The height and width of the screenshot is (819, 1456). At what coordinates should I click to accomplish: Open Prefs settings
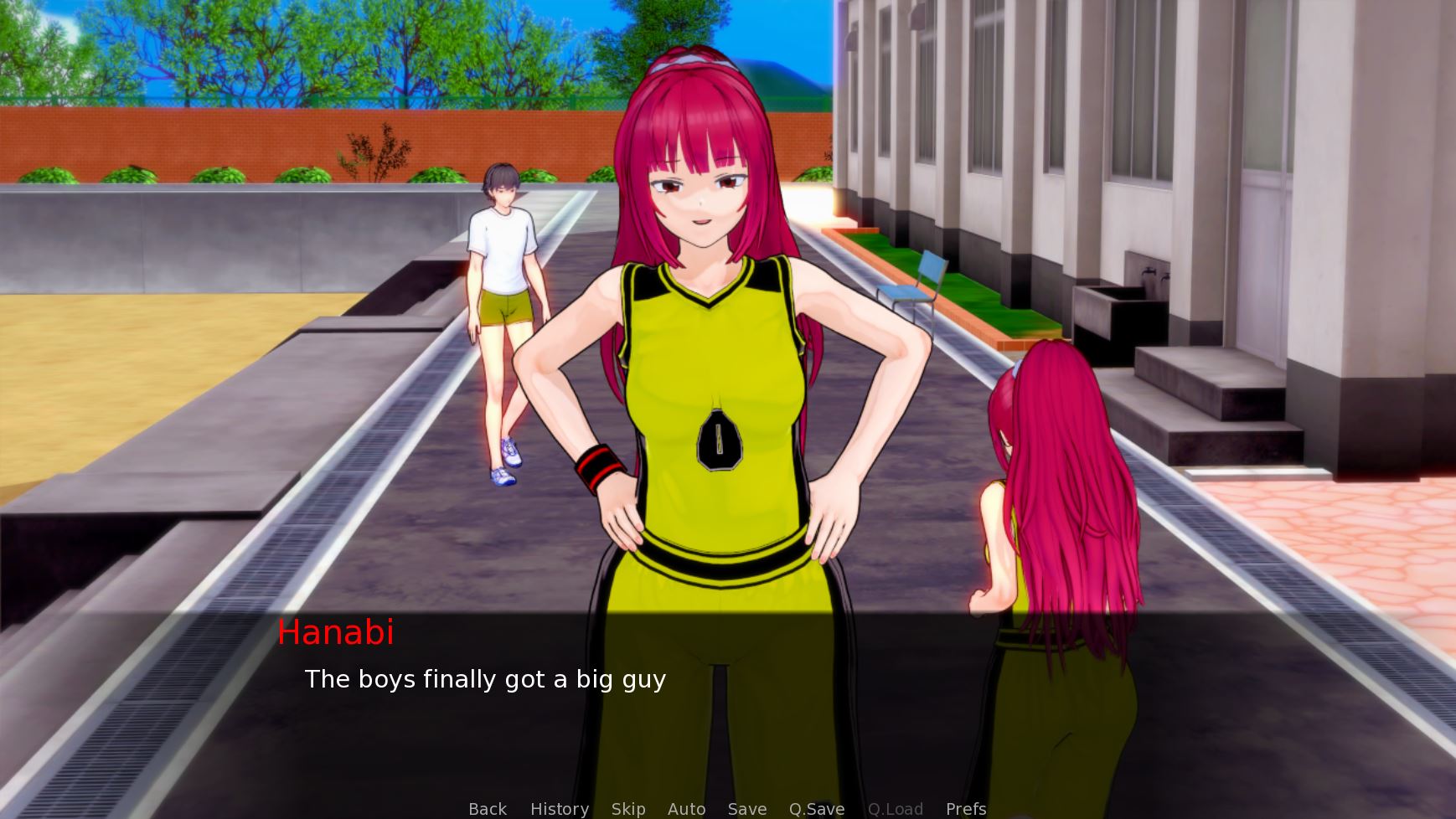[966, 809]
